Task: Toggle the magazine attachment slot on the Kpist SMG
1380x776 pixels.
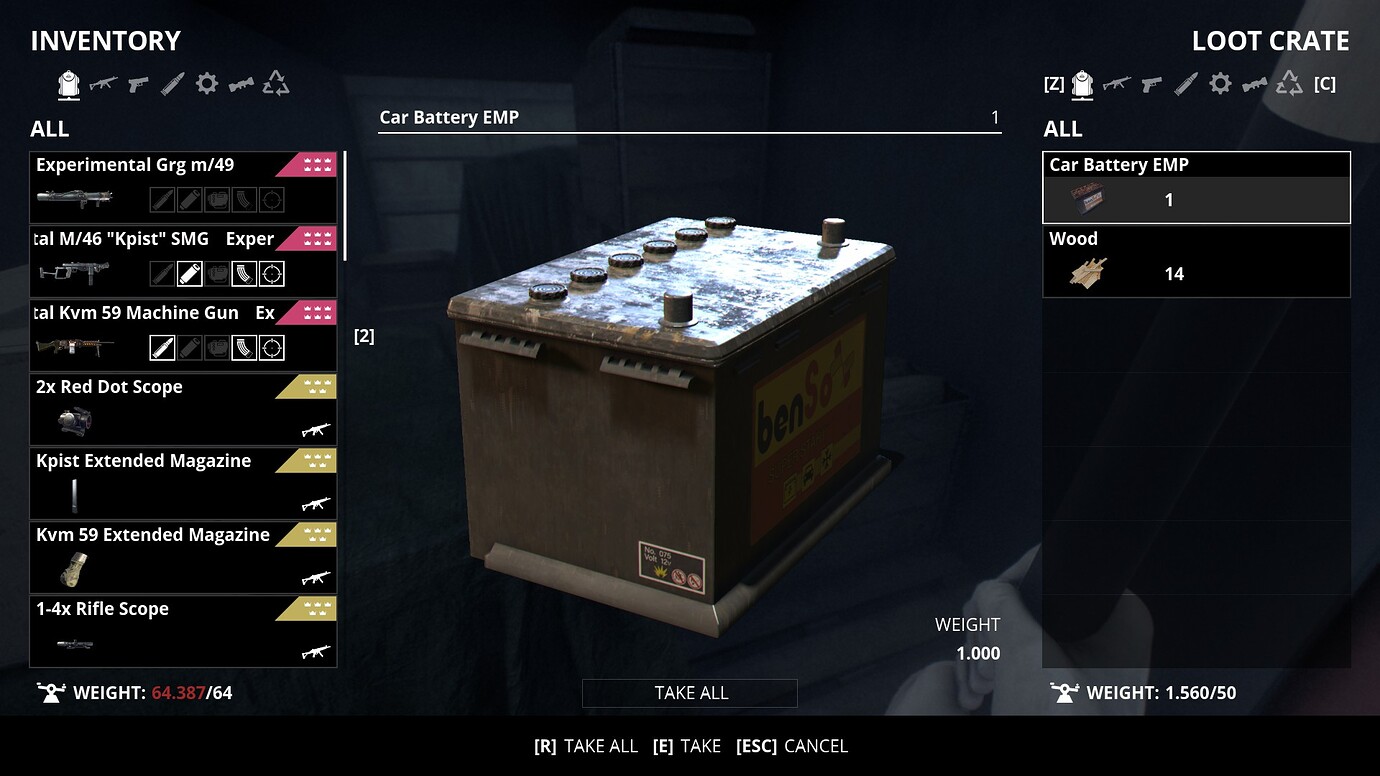Action: [x=245, y=272]
